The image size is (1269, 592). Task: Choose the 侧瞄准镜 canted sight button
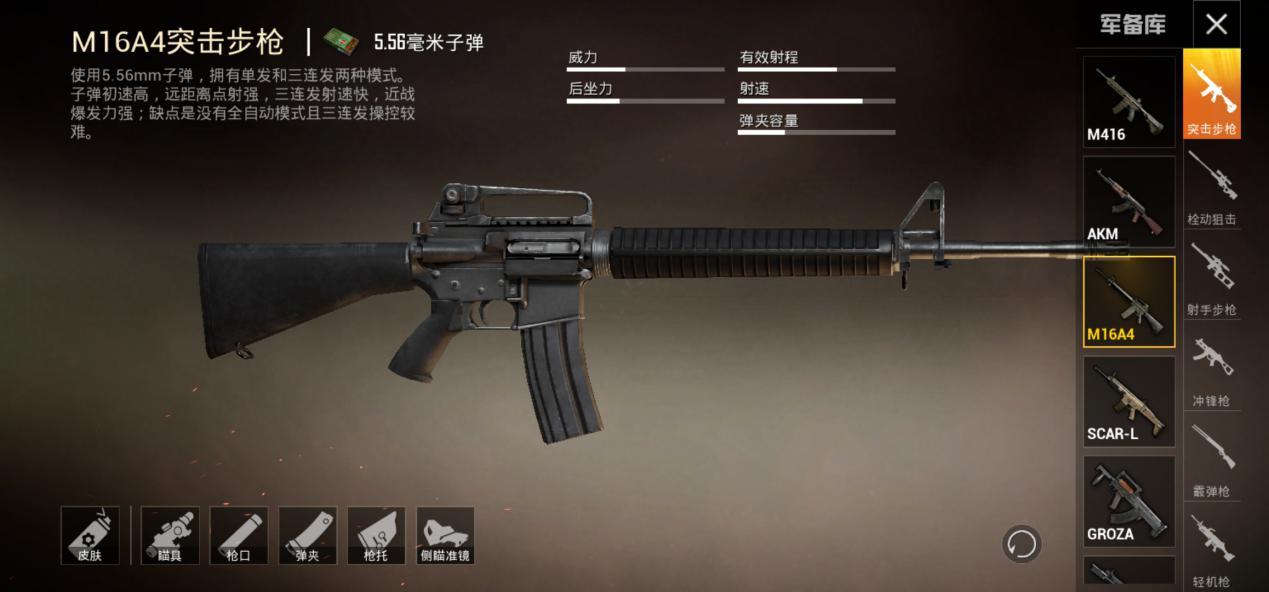[x=445, y=535]
